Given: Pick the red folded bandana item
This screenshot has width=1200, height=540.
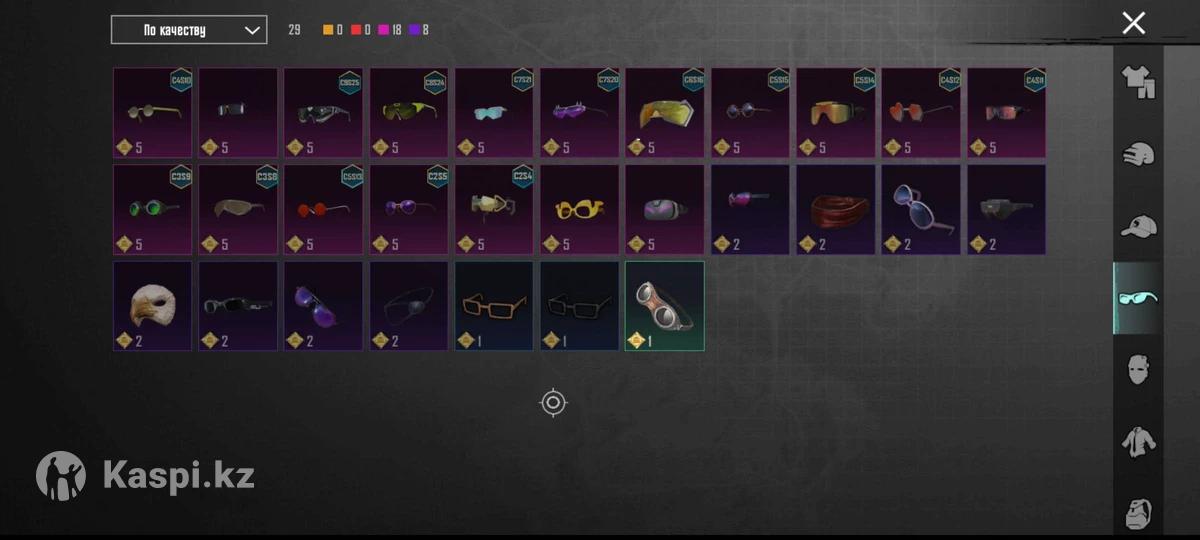Looking at the screenshot, I should 836,209.
